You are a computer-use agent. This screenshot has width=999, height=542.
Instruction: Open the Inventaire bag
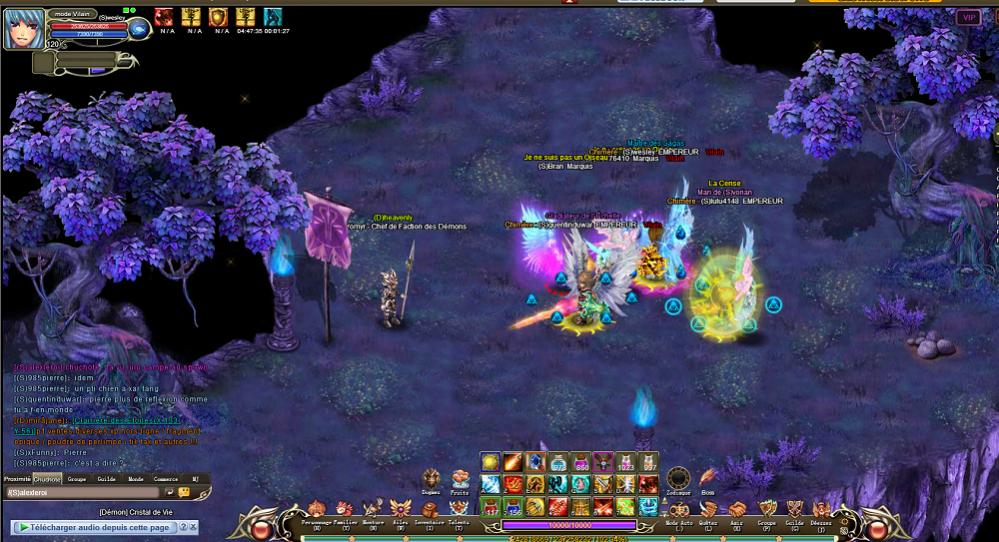point(430,510)
